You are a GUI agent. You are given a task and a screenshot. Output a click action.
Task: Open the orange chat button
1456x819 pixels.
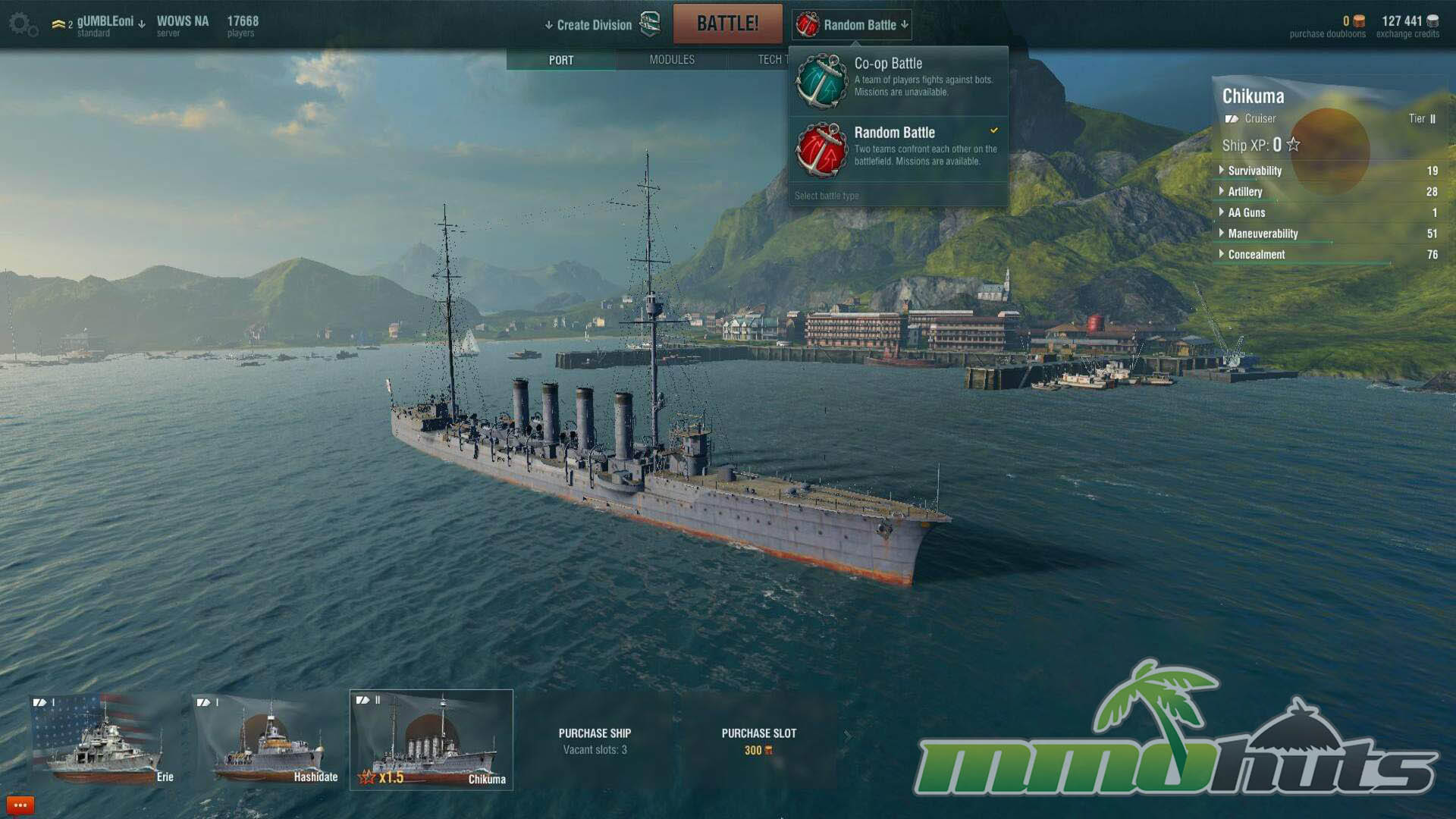[20, 805]
